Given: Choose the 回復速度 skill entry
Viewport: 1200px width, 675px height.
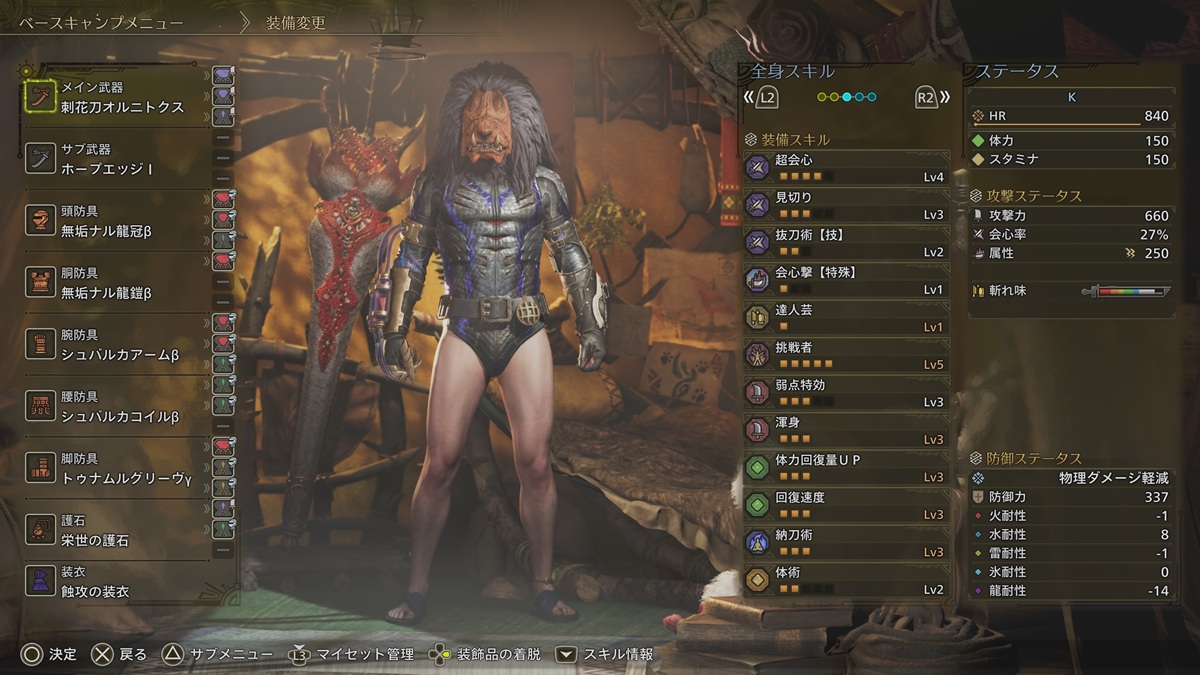Looking at the screenshot, I should tap(845, 504).
